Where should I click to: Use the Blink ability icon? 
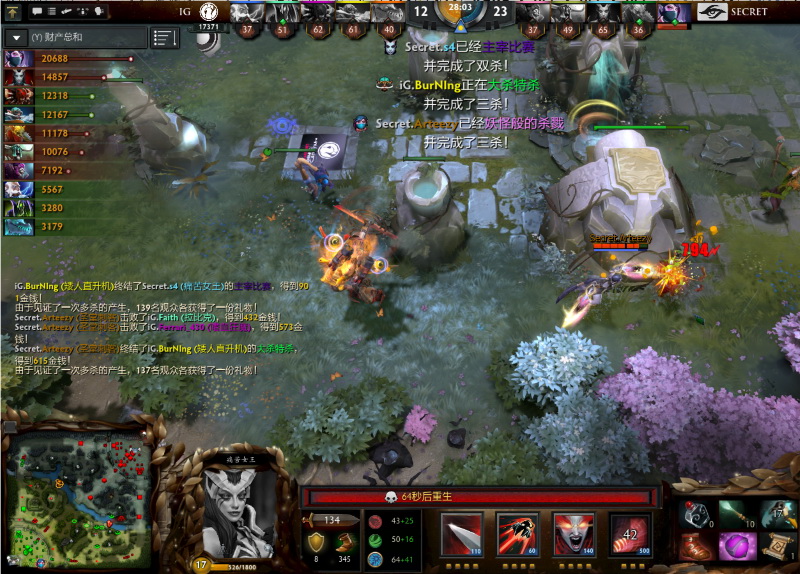(518, 534)
